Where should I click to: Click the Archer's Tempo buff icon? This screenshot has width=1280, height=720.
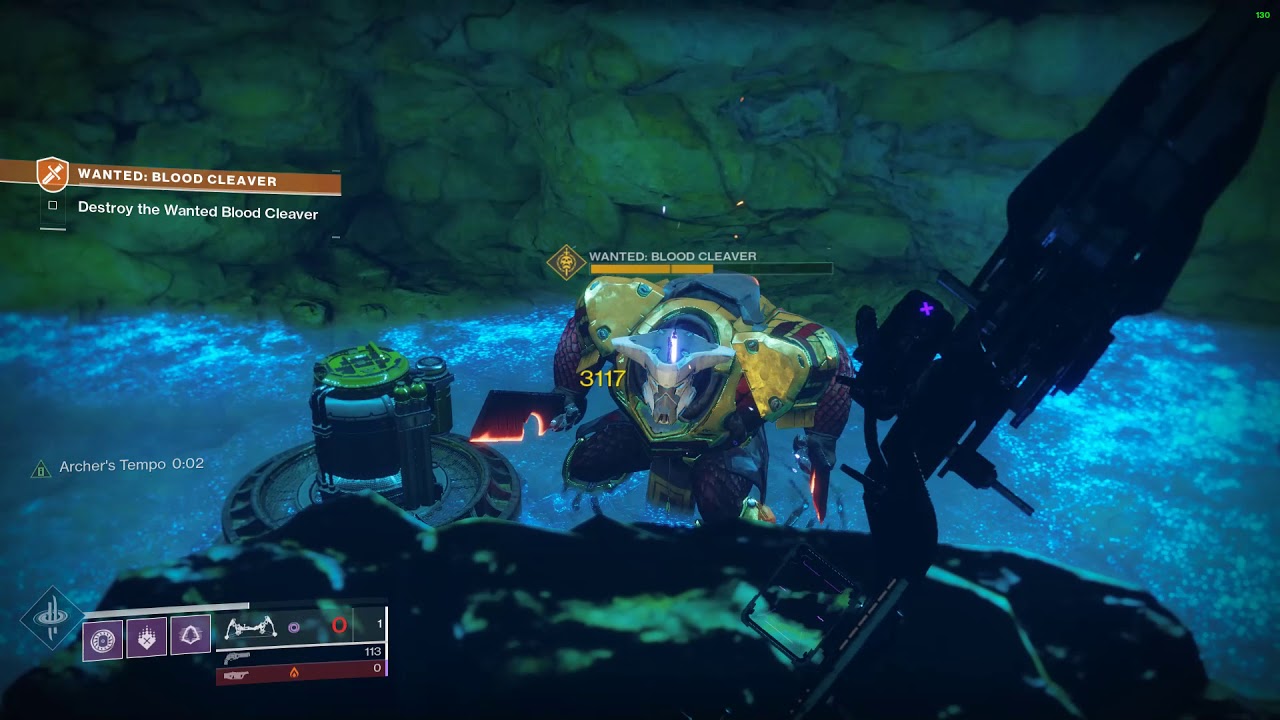41,469
